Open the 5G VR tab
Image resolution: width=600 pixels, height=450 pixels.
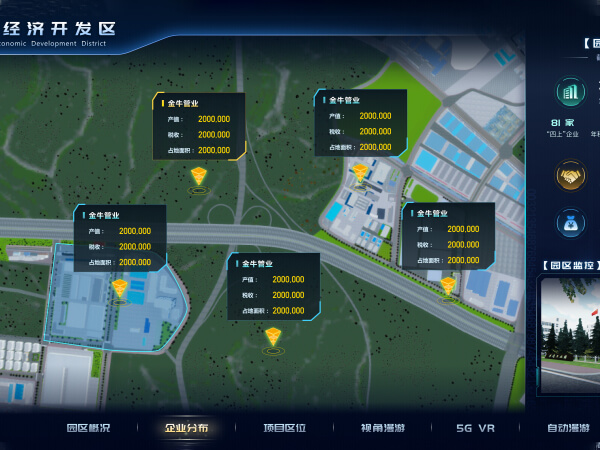coord(476,428)
